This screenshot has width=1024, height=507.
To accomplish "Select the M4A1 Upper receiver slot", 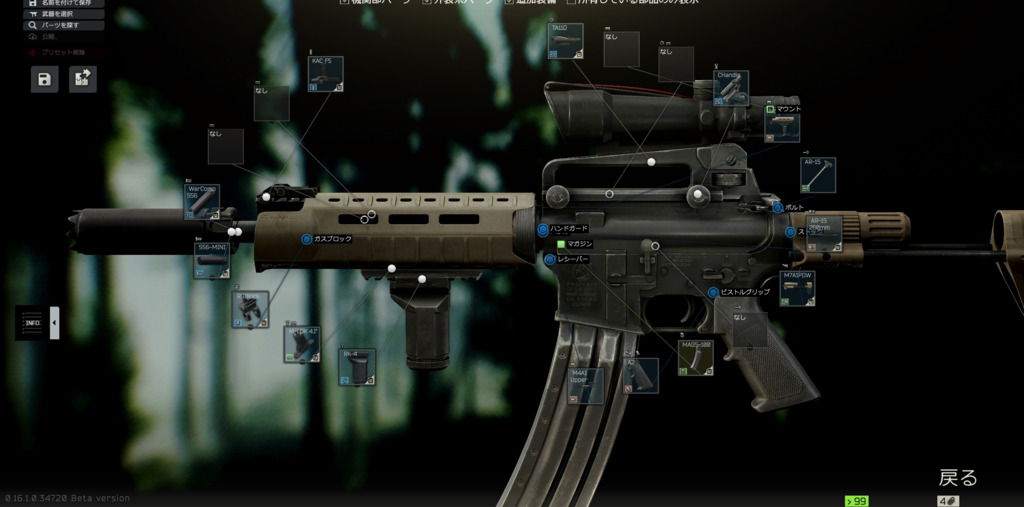I will point(586,386).
